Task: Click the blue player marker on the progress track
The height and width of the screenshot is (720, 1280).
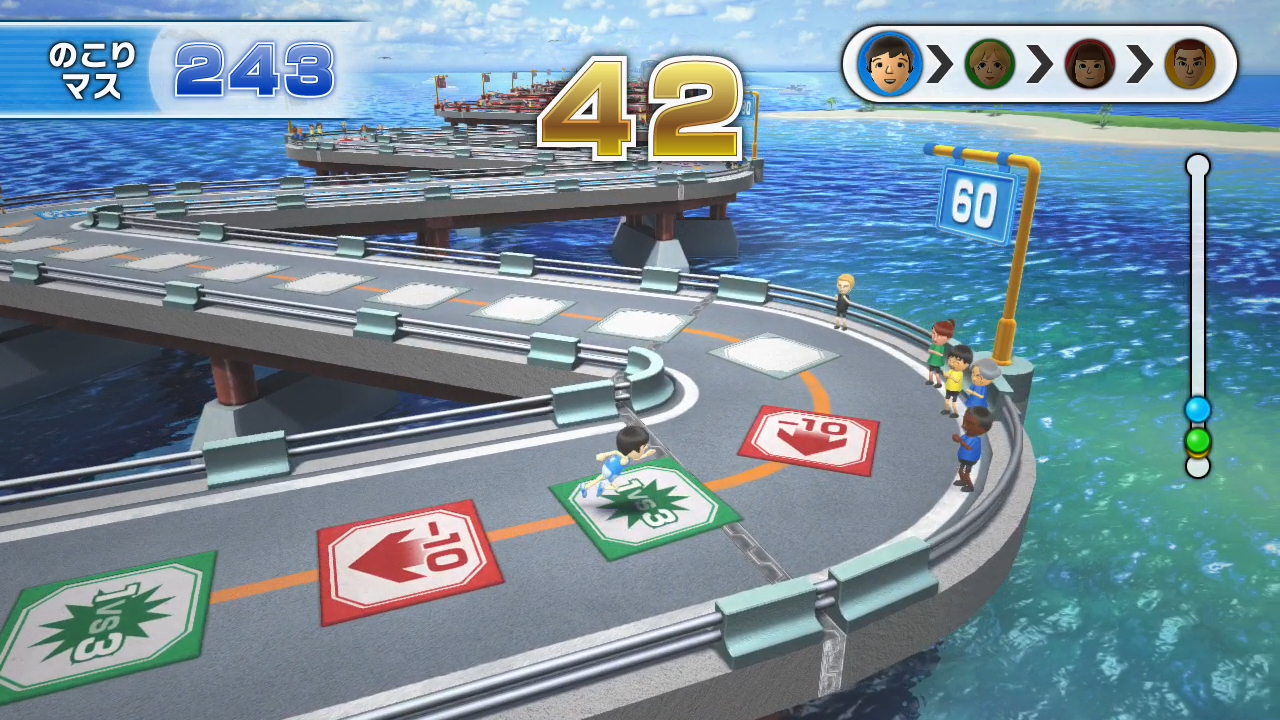Action: tap(1197, 410)
